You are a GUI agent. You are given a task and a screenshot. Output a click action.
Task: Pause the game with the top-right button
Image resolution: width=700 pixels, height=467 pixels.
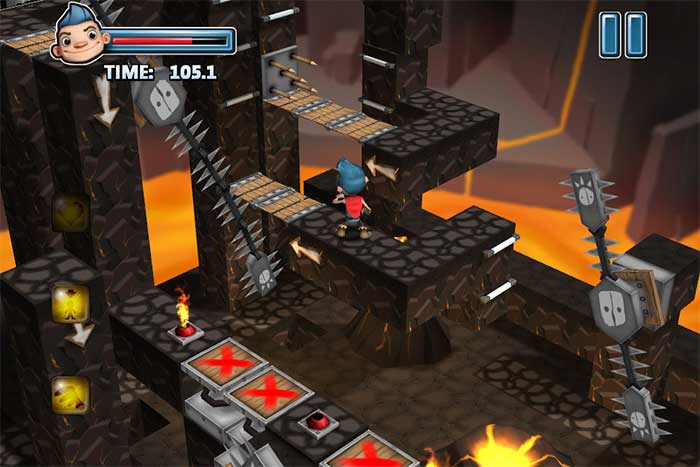click(x=622, y=34)
